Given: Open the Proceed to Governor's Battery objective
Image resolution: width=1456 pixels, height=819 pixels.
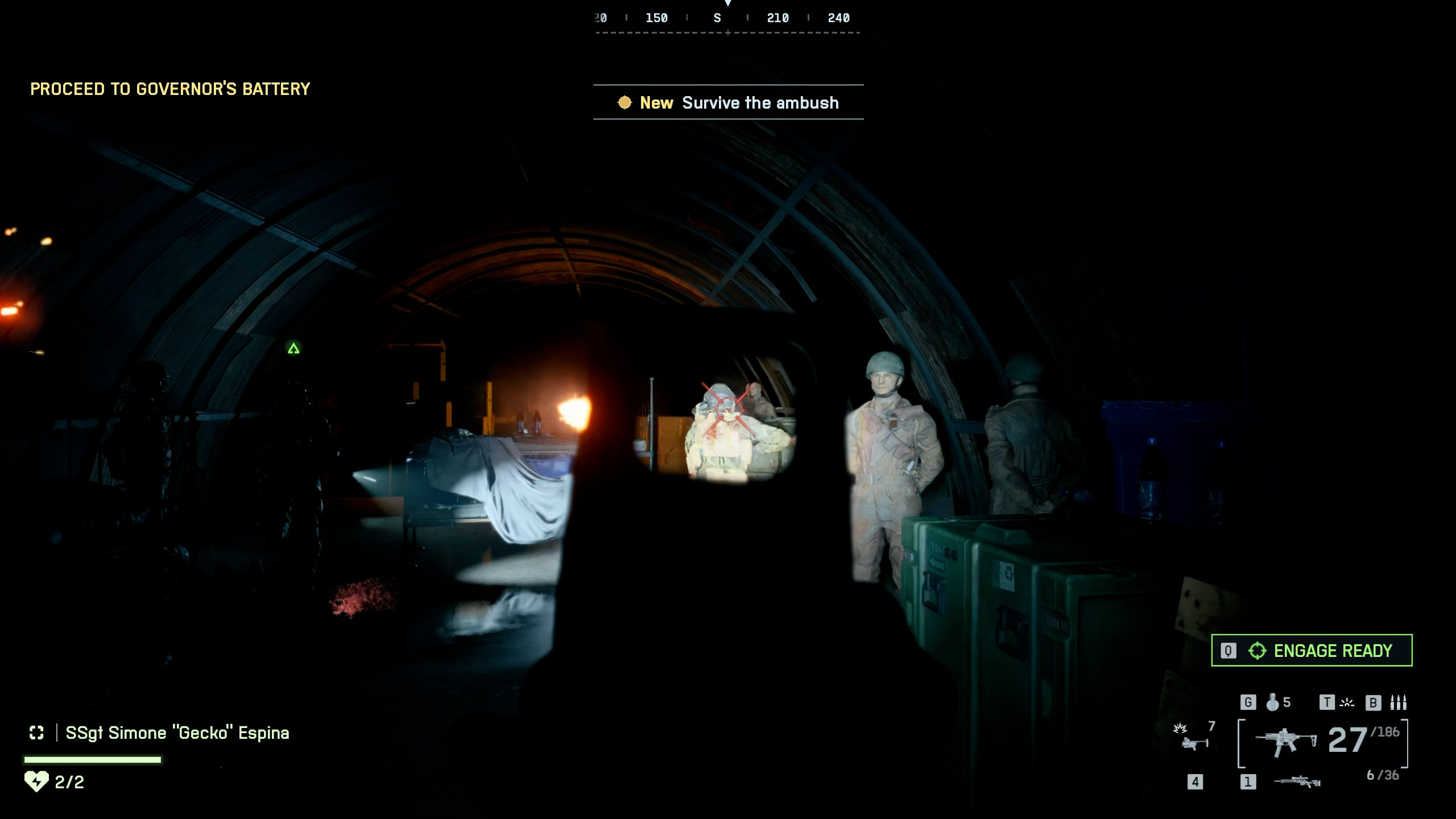Looking at the screenshot, I should (x=170, y=89).
